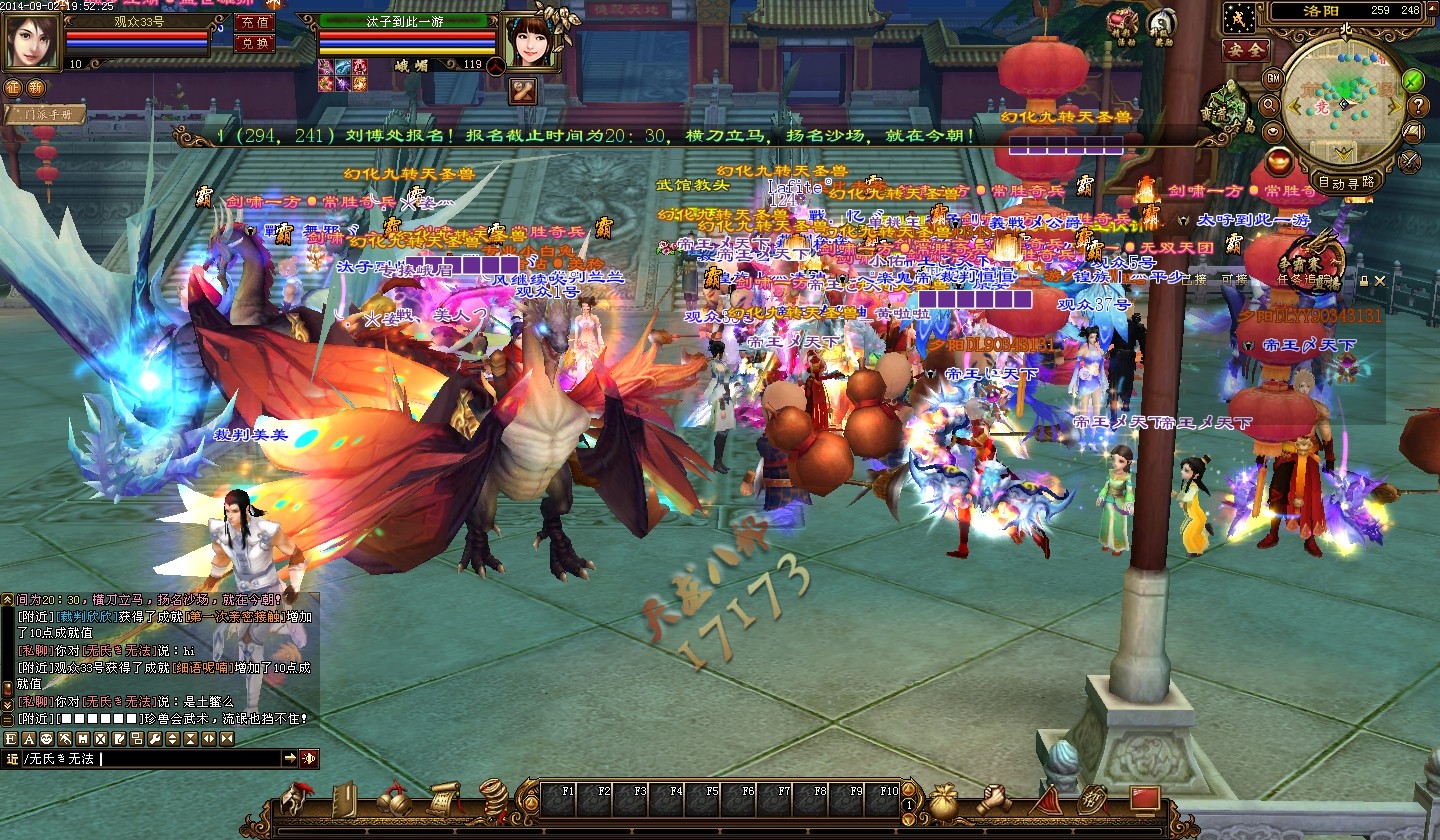Click the 充值 recharge button
1440x840 pixels.
254,21
